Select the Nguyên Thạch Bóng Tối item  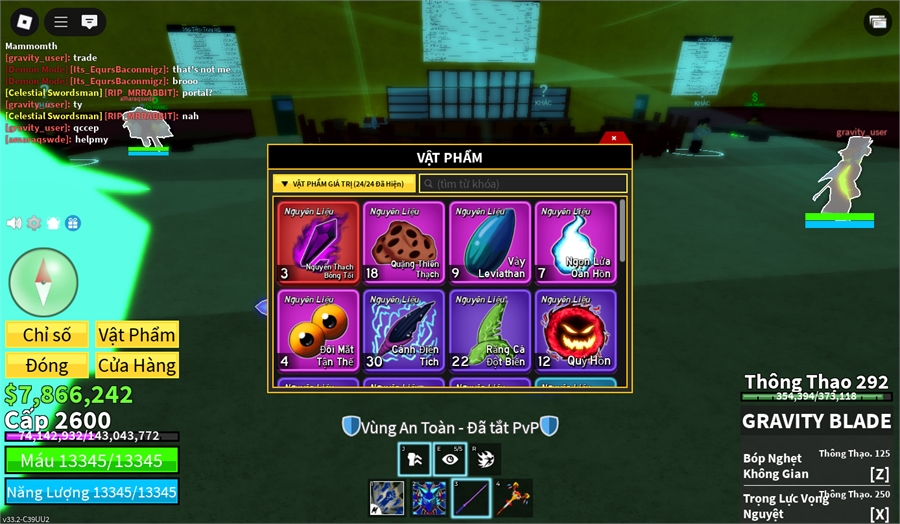[x=318, y=243]
